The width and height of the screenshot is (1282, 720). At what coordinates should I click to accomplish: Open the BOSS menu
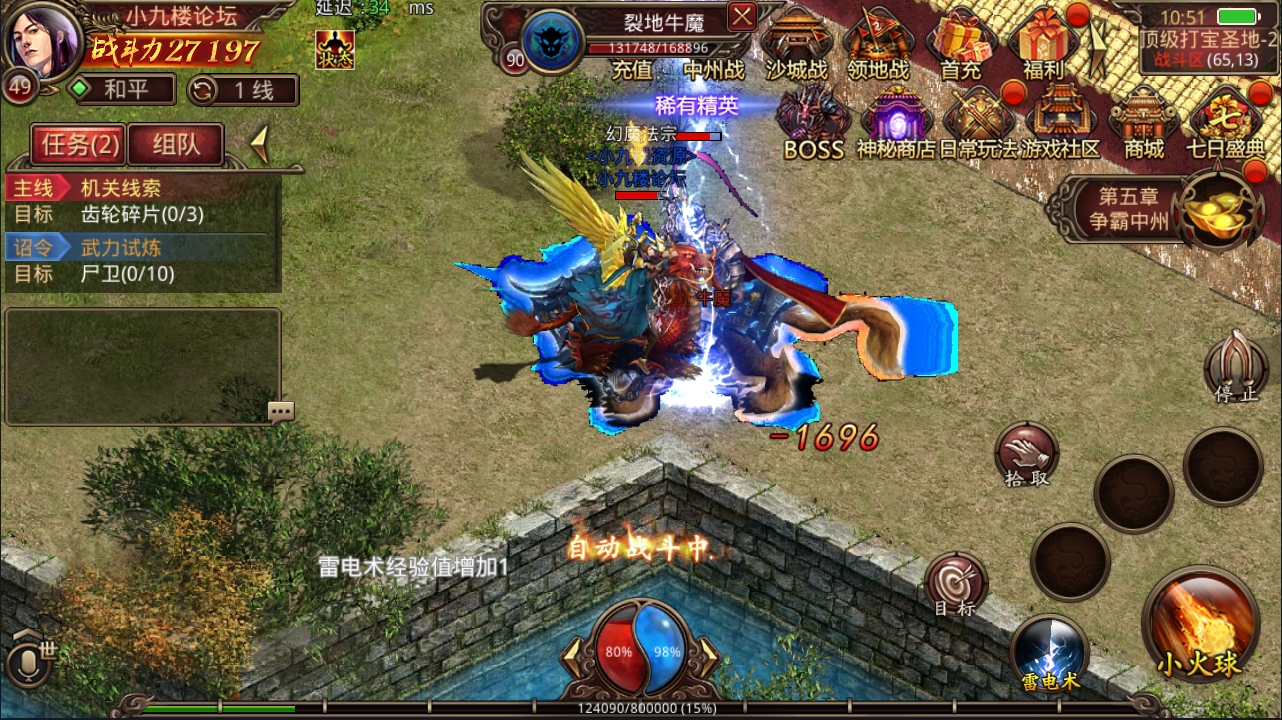point(814,120)
